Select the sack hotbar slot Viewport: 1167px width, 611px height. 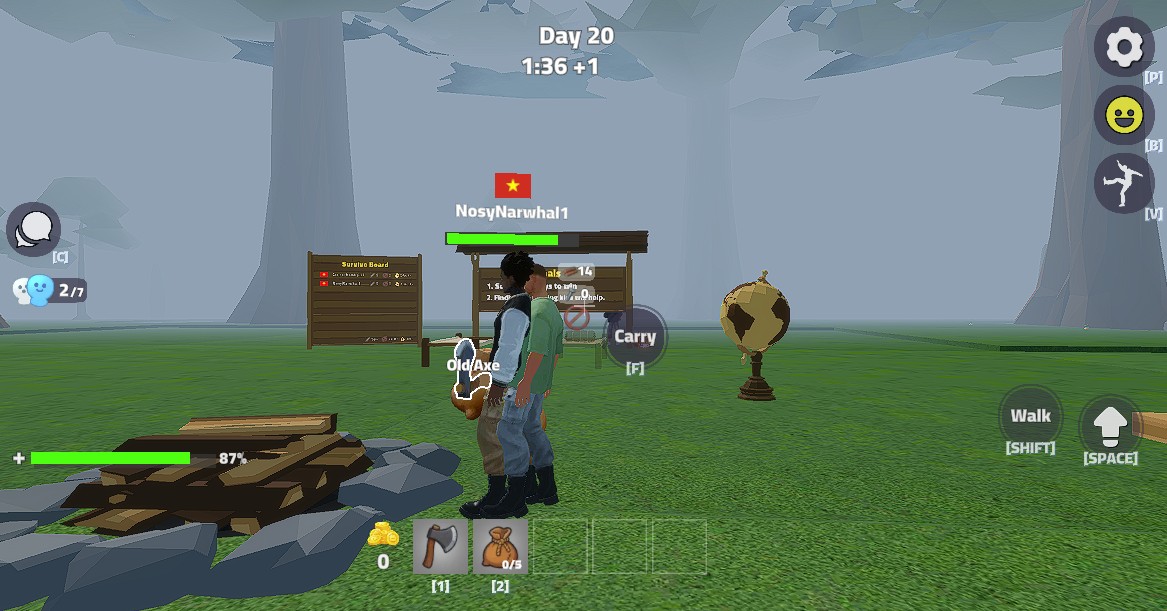tap(499, 547)
